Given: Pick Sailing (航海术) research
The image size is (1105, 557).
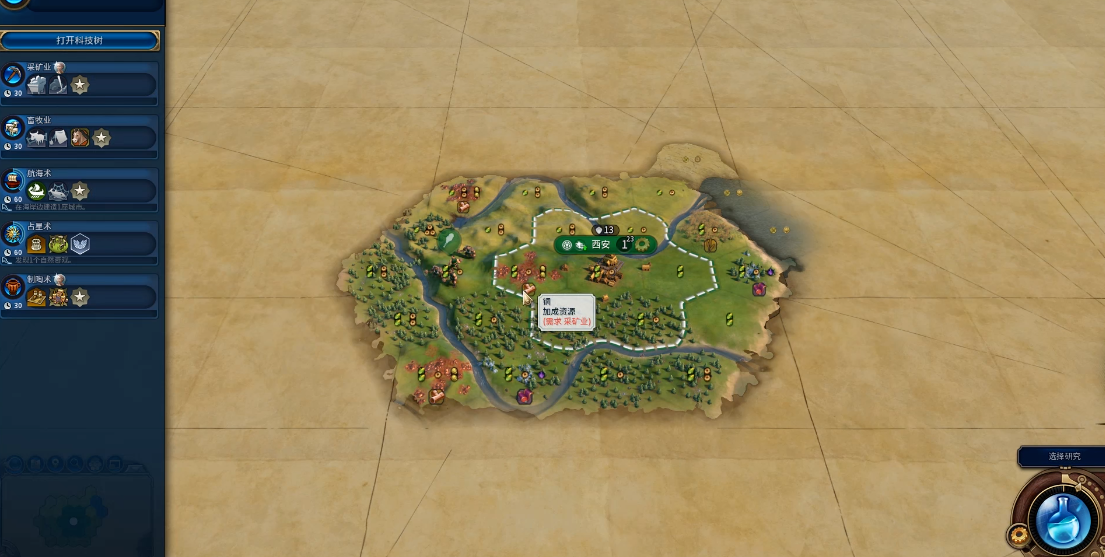Looking at the screenshot, I should point(79,188).
